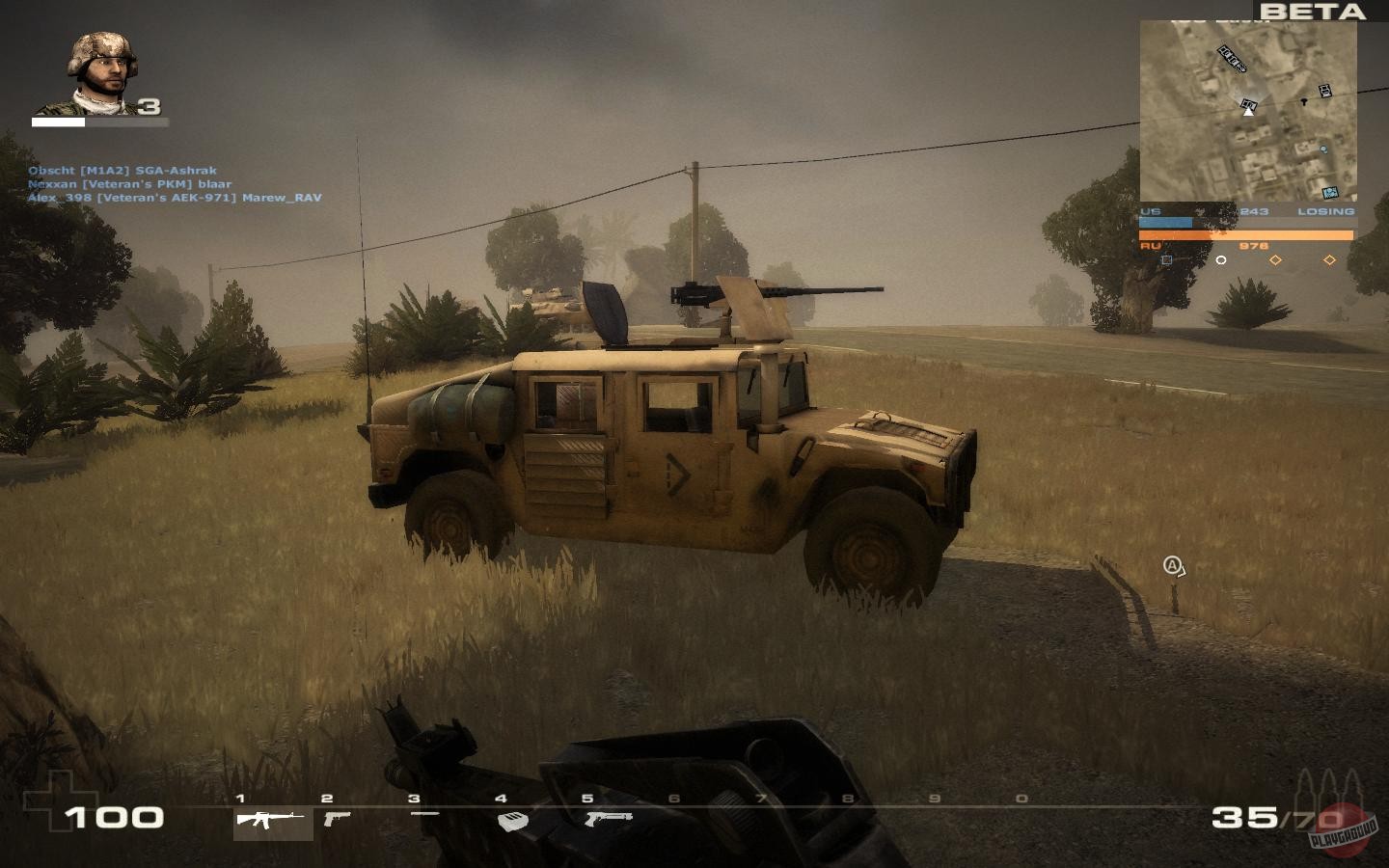Select the explosive charge in weapon slot 4
Screen dimensions: 1389x868
pyautogui.click(x=514, y=822)
